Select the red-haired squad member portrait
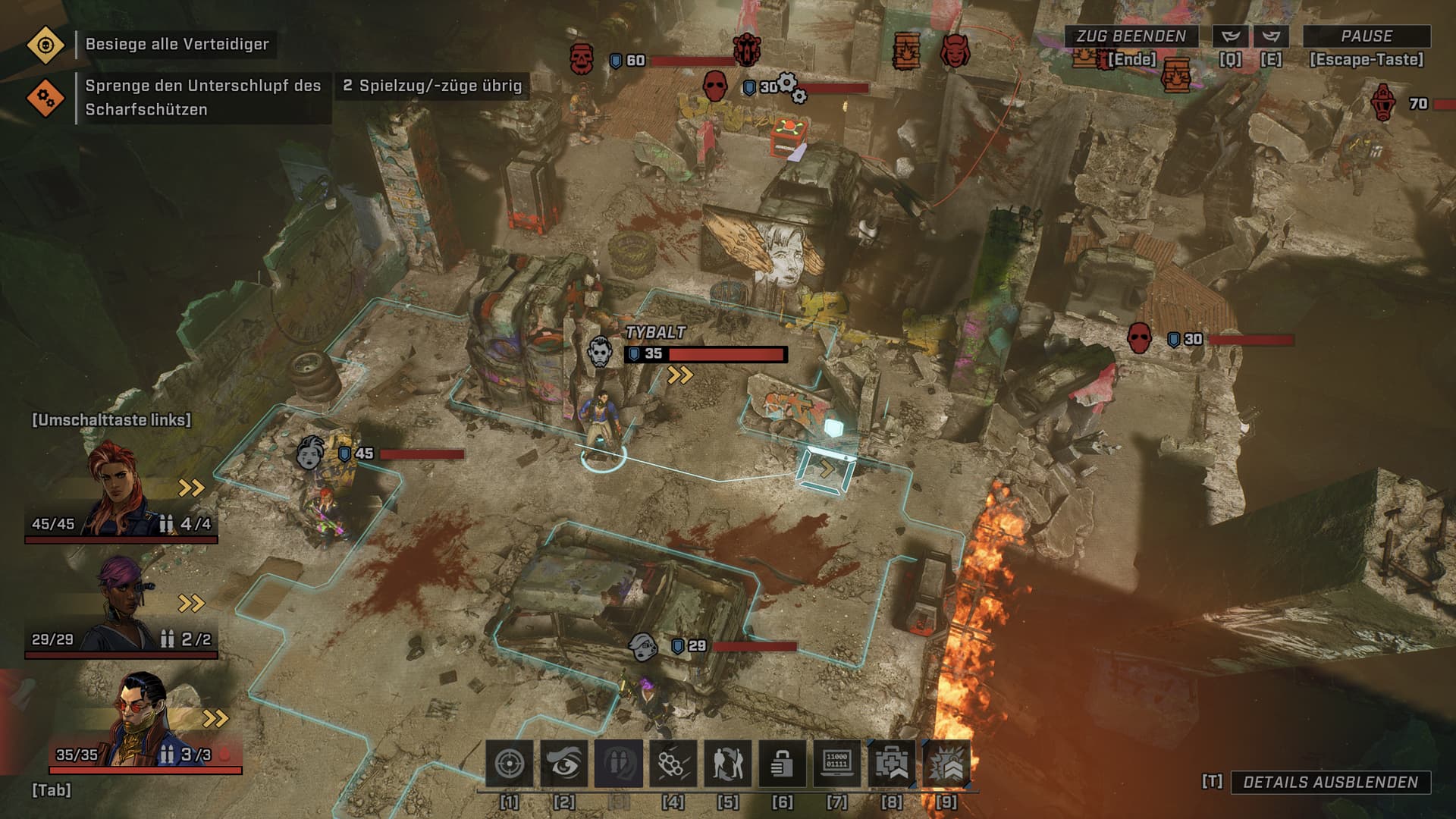 click(120, 491)
